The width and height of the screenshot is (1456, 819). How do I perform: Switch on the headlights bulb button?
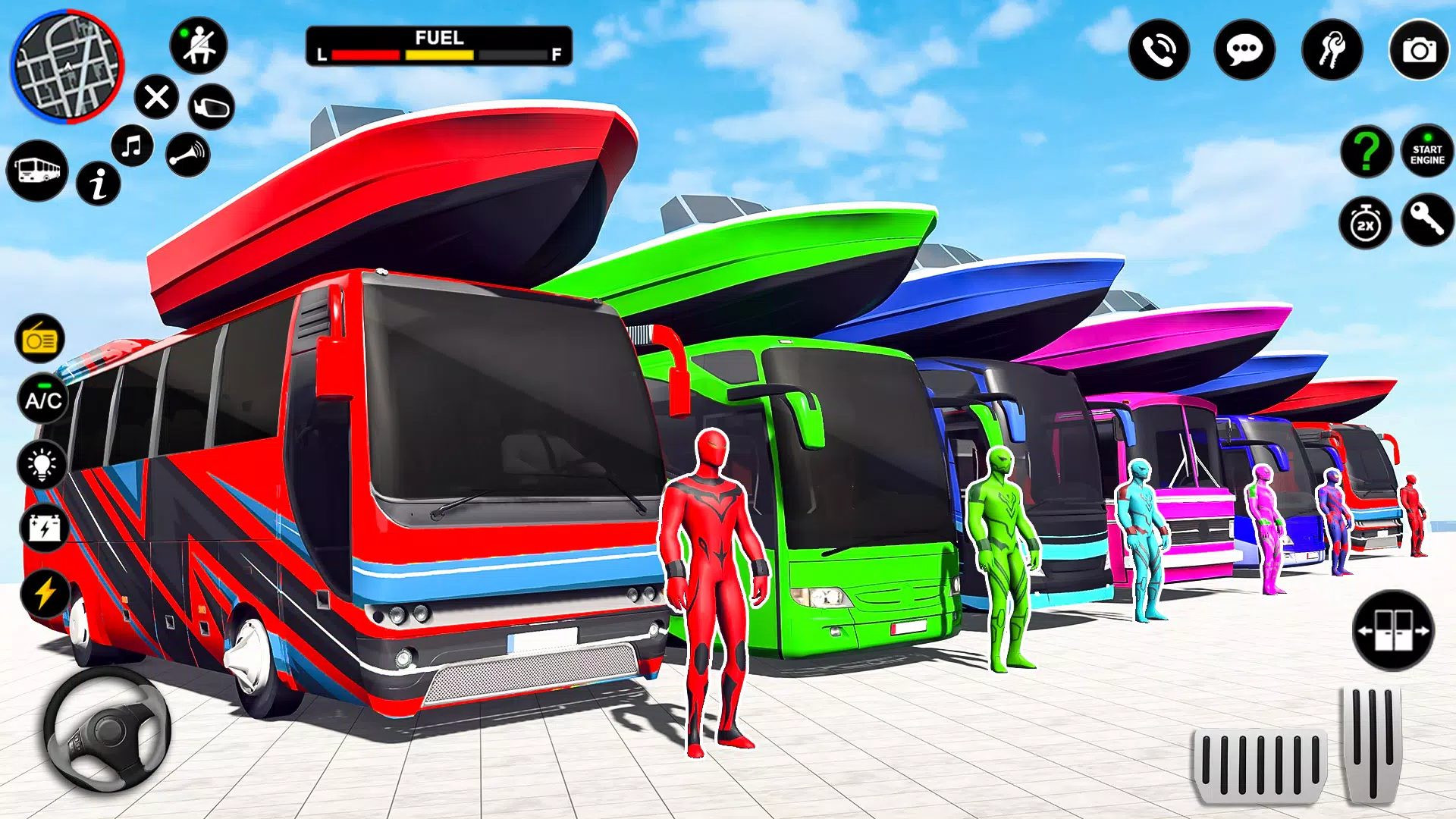42,463
